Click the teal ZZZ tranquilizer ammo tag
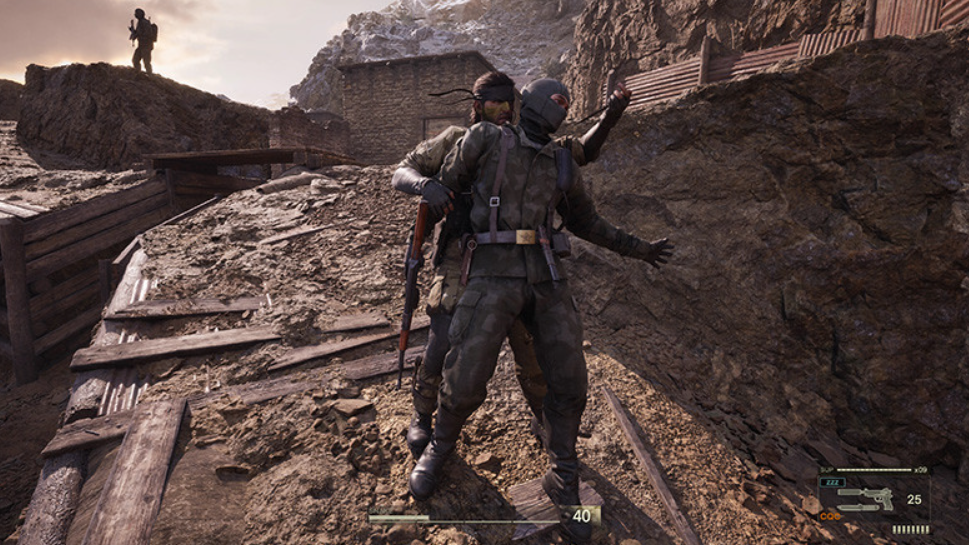Screen dimensions: 969x545 coord(832,482)
